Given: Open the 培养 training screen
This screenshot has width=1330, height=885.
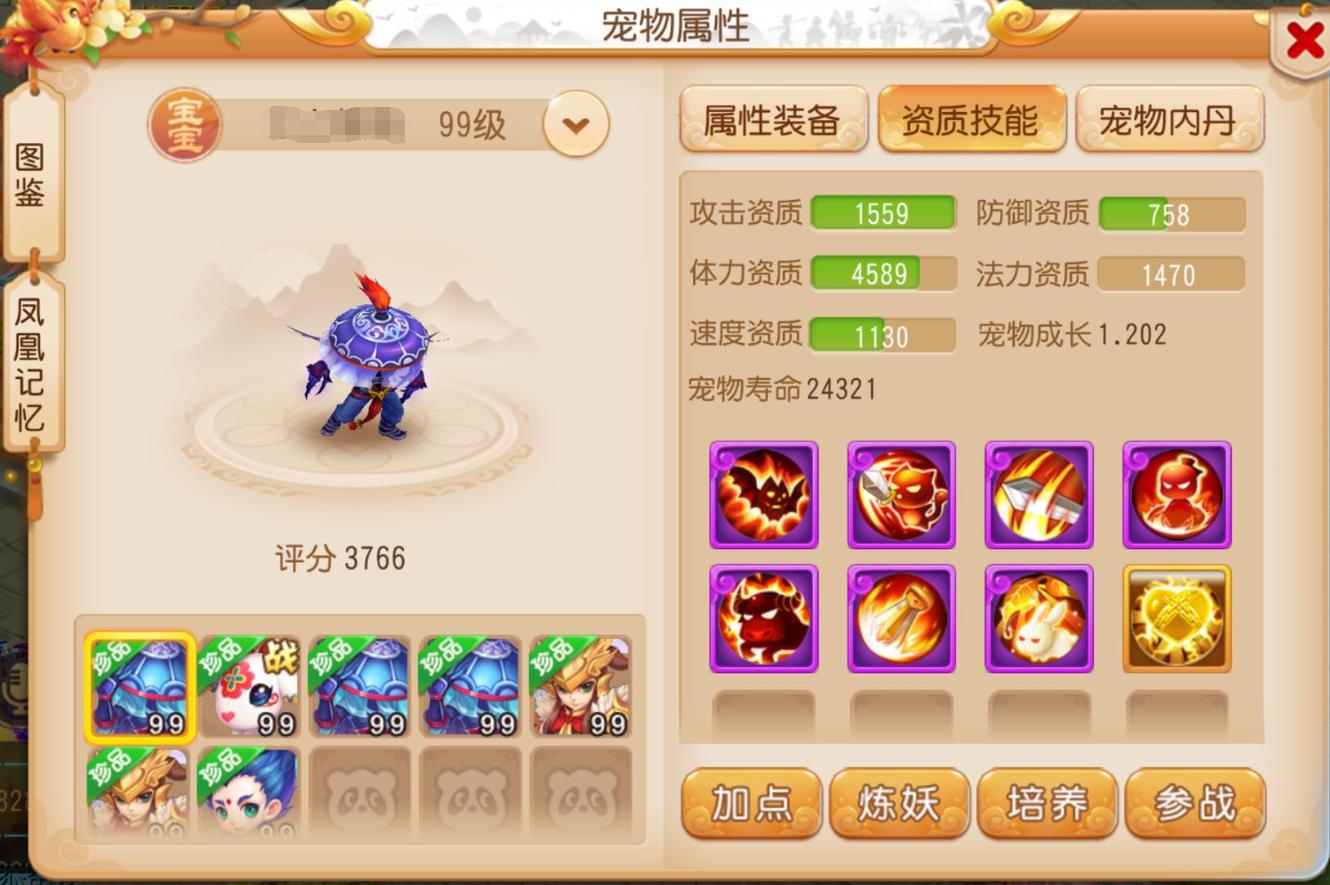Looking at the screenshot, I should [x=1047, y=803].
